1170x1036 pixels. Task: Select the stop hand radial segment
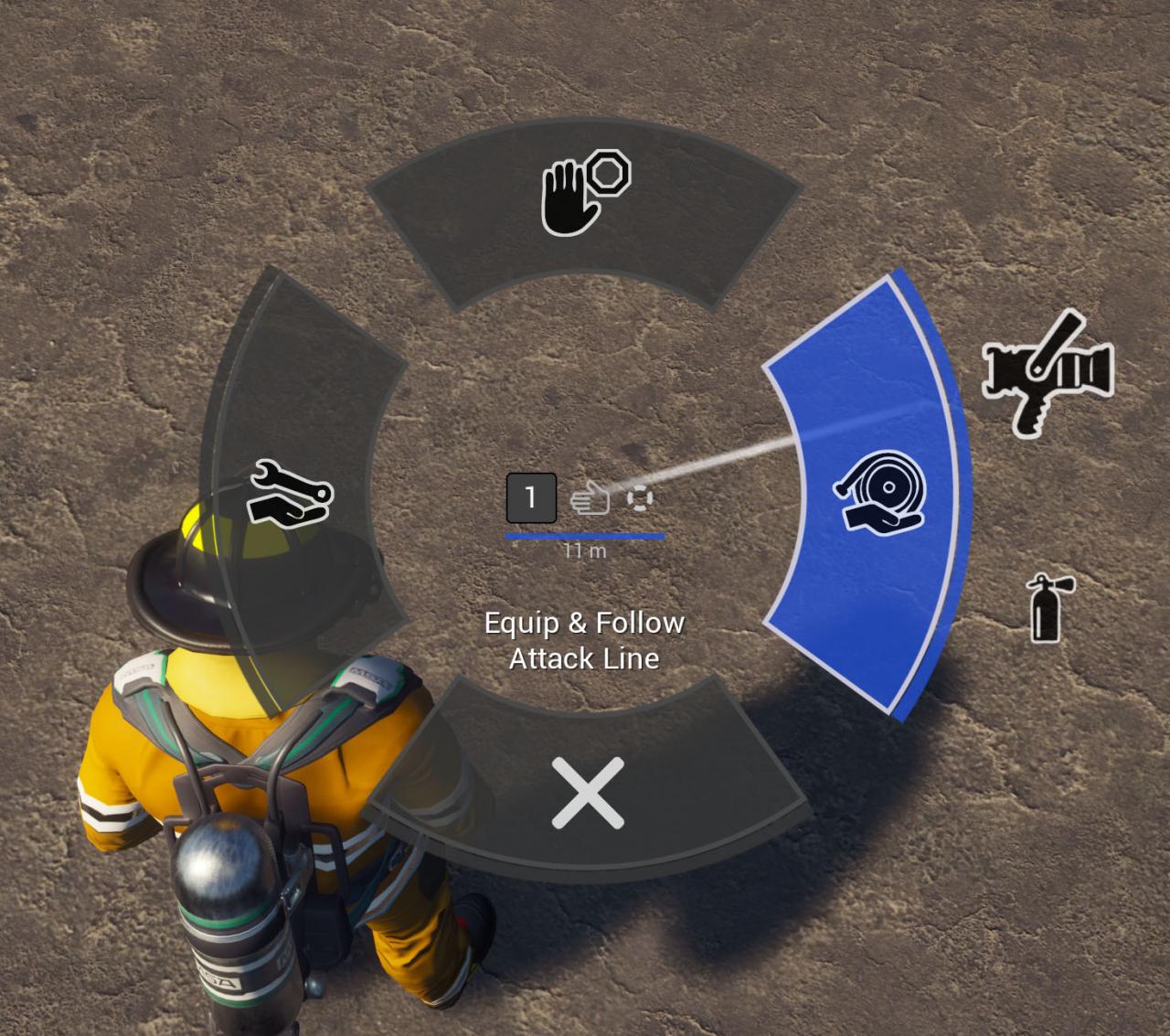pyautogui.click(x=585, y=198)
